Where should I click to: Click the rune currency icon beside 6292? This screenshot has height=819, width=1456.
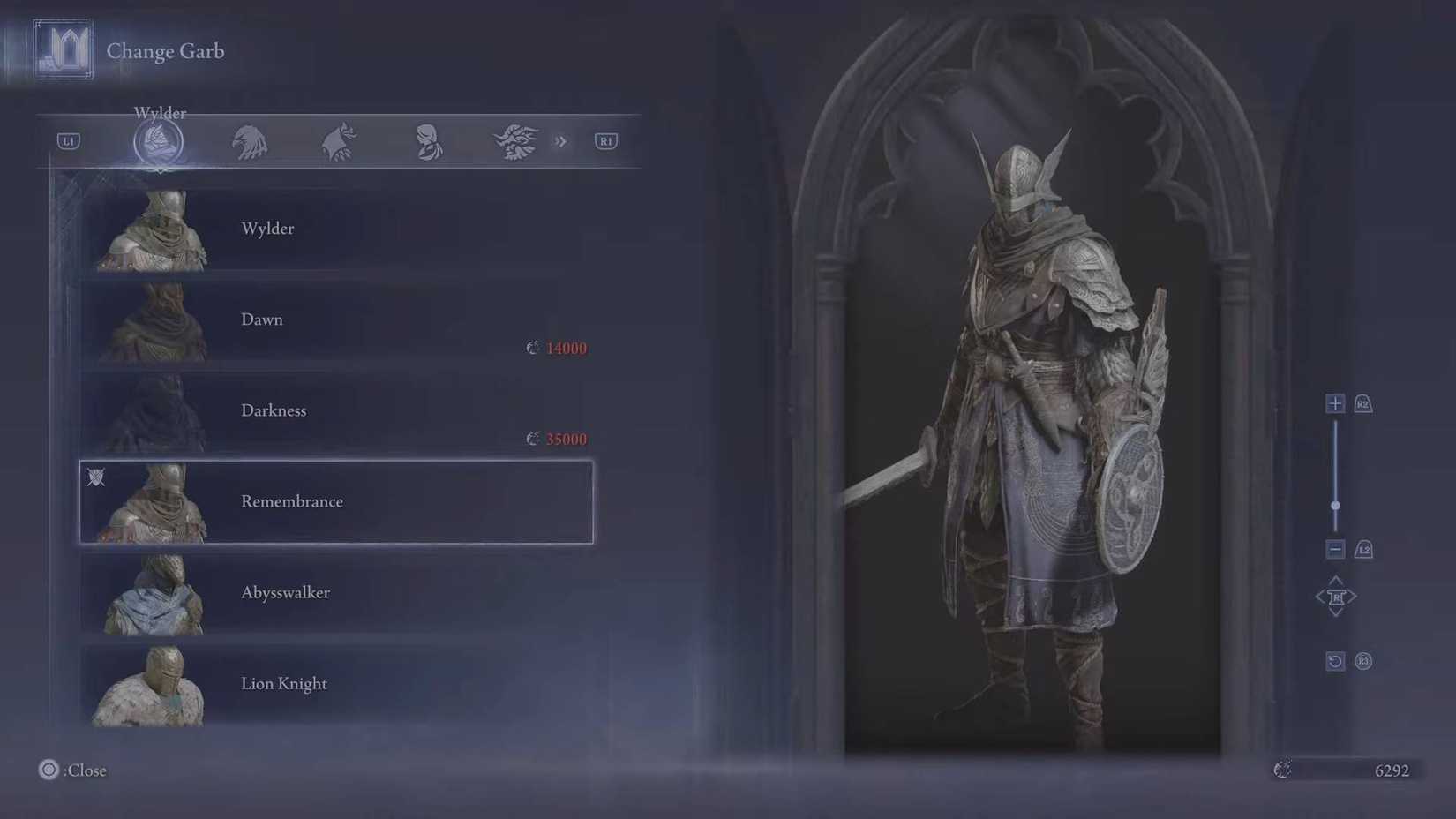click(x=1280, y=770)
